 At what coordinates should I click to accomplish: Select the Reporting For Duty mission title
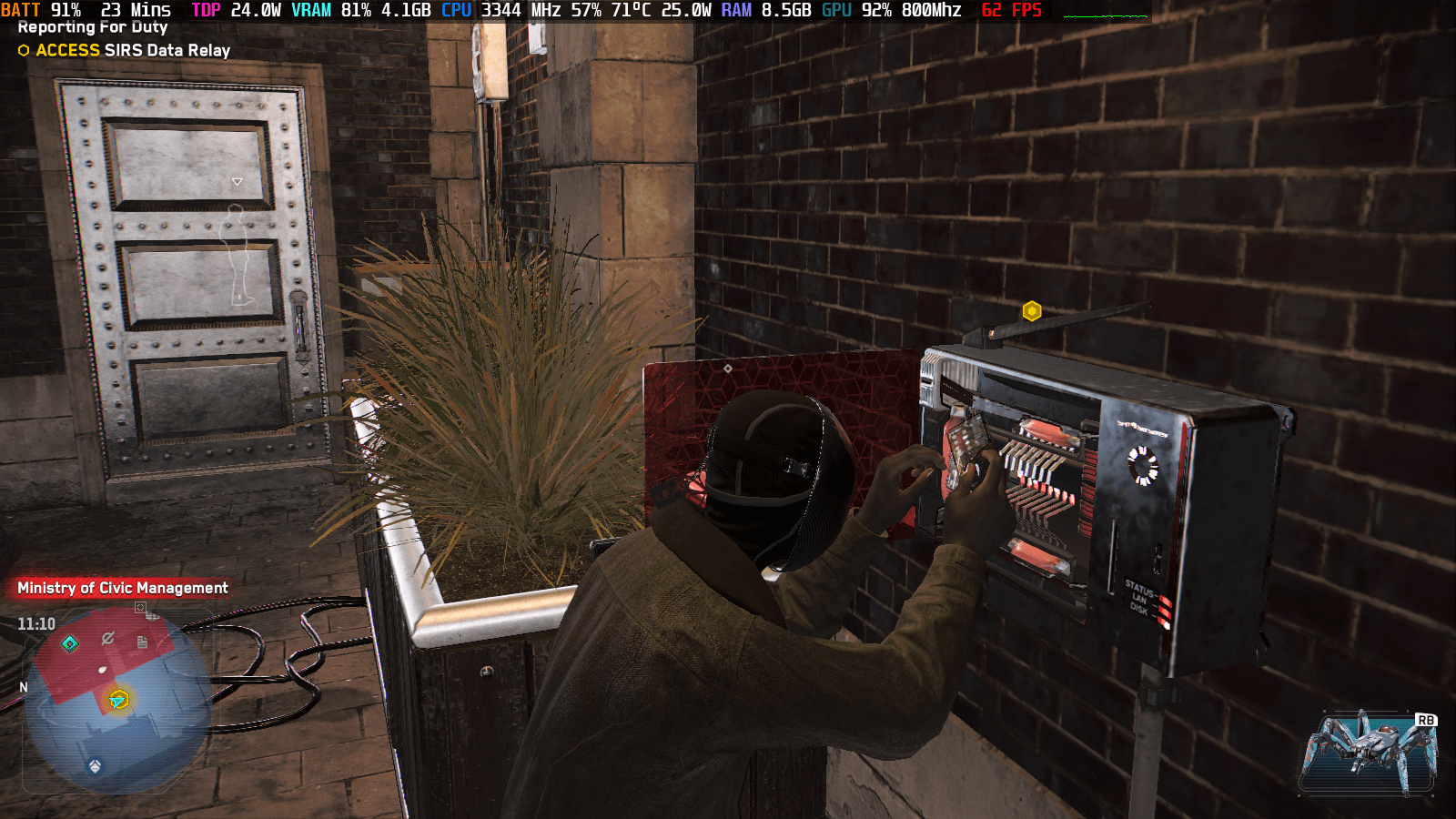[91, 27]
